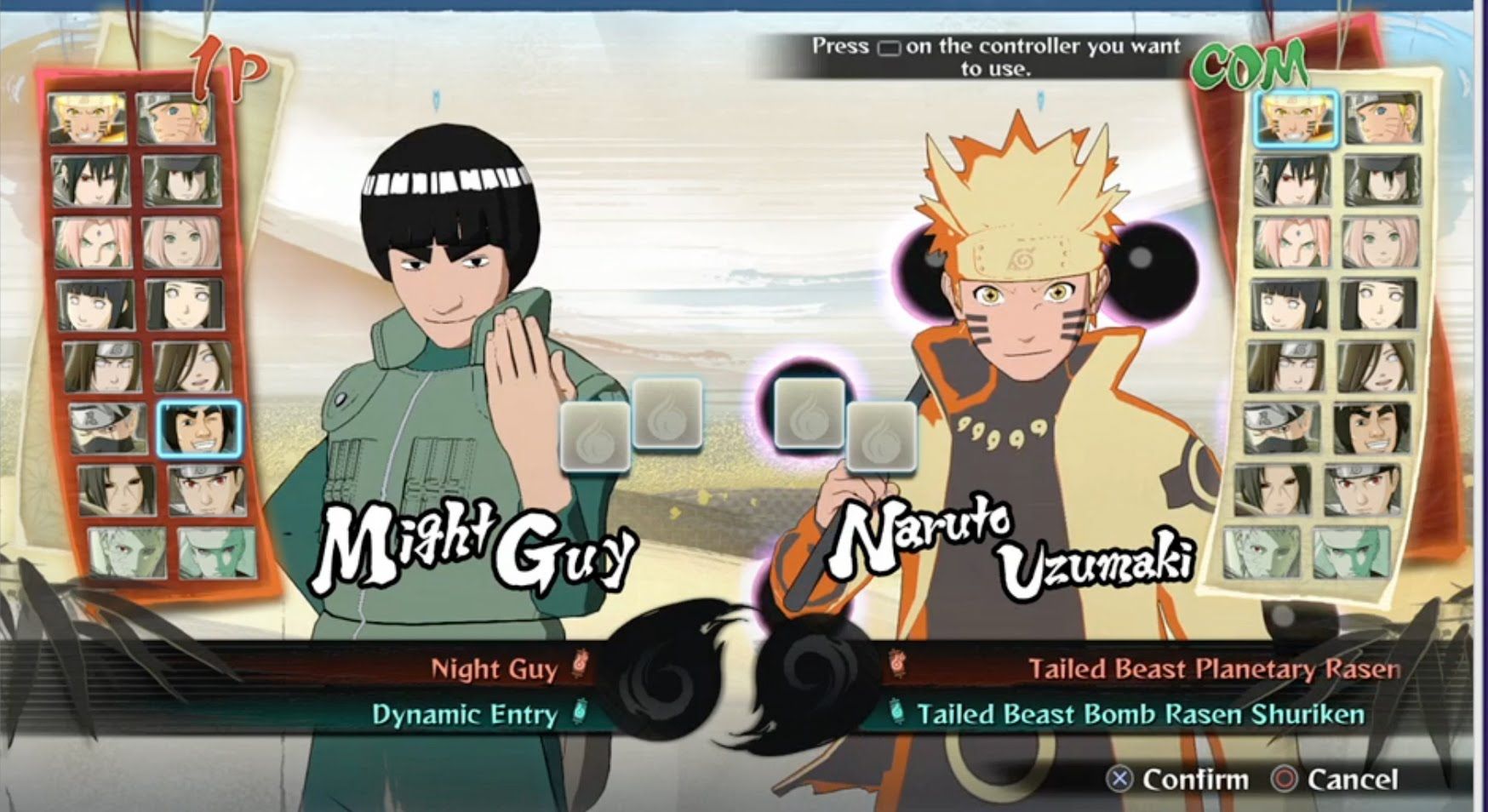Select headband Naruto in the 1P roster
The image size is (1488, 812).
tap(176, 119)
